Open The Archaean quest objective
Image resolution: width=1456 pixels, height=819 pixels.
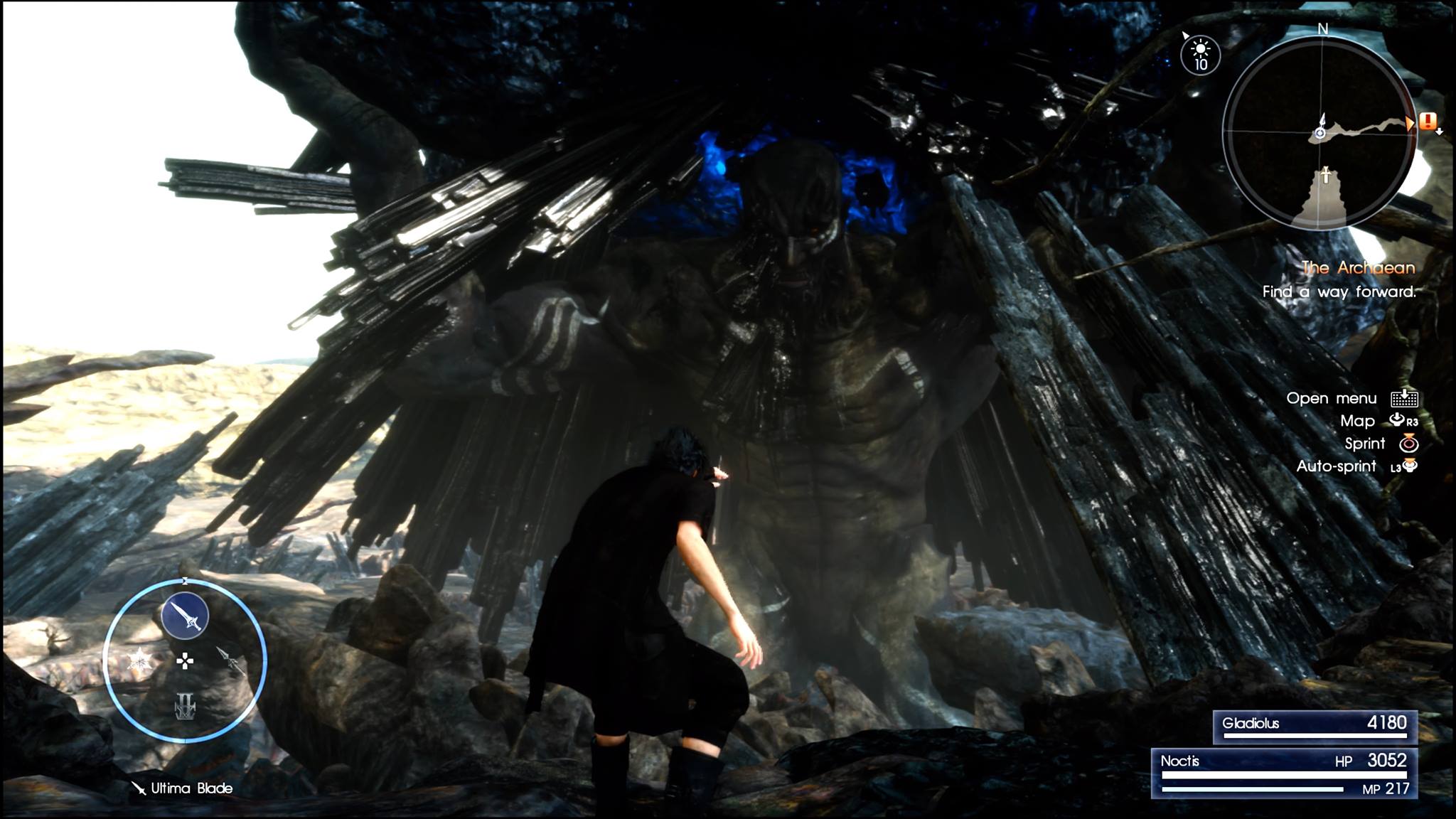[1358, 268]
